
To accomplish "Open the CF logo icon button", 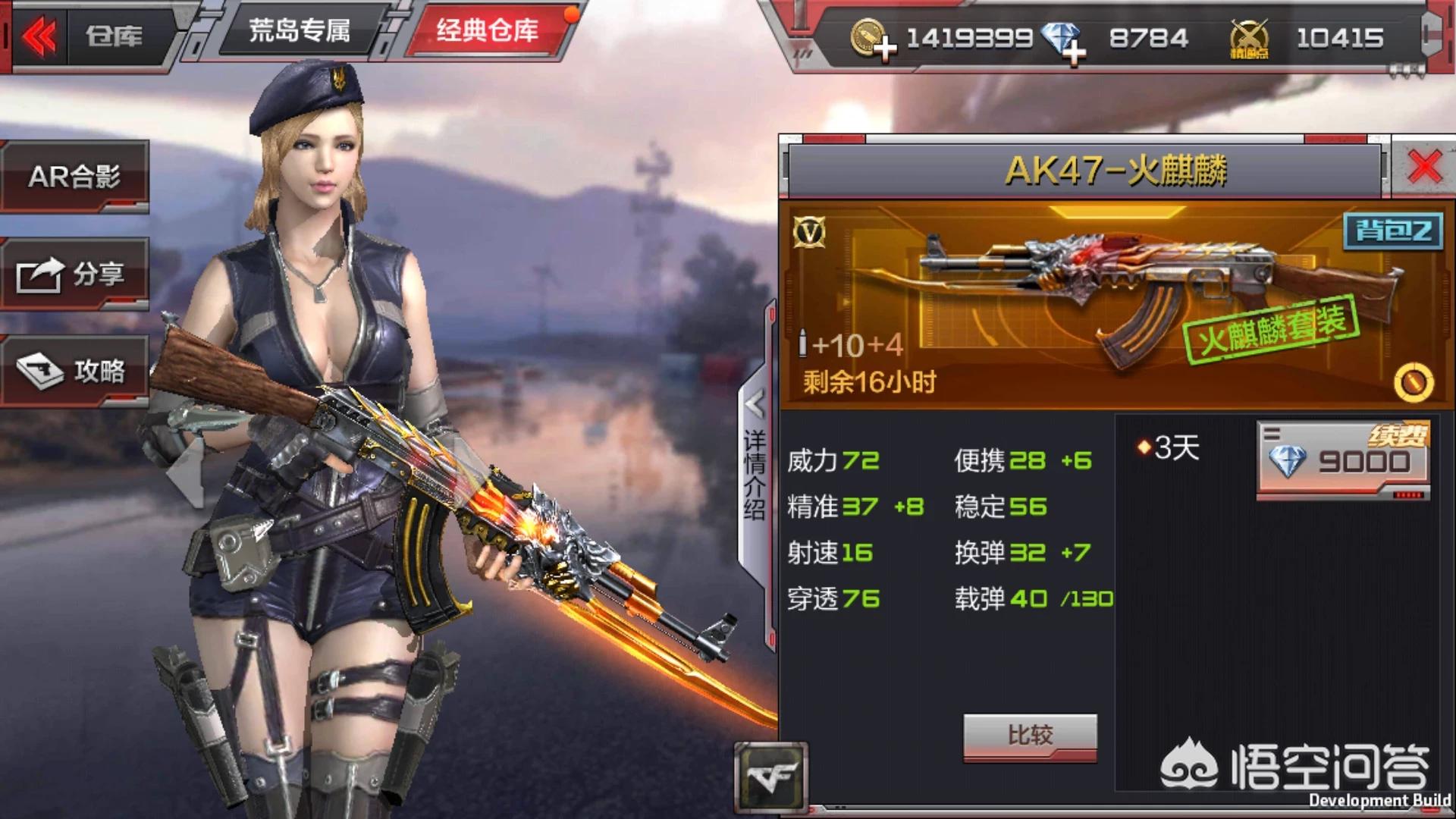I will pos(770,777).
